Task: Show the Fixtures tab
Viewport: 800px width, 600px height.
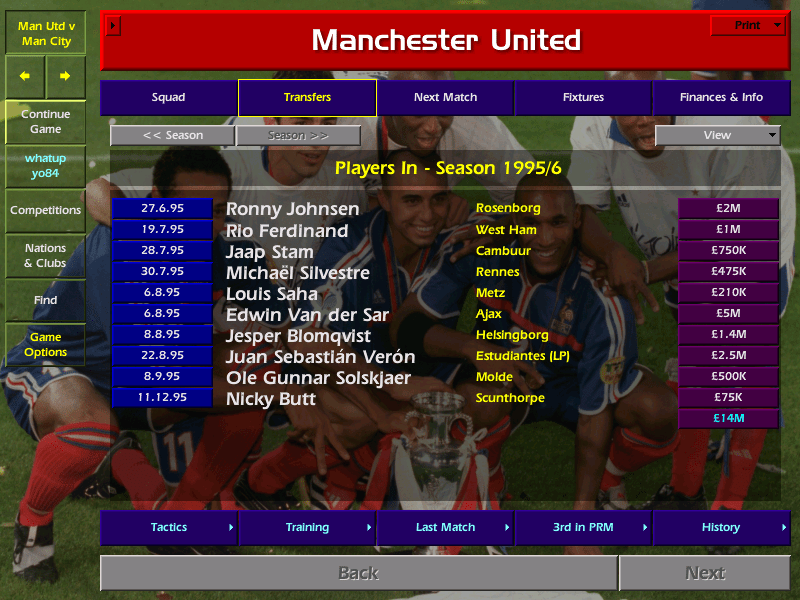Action: [583, 98]
